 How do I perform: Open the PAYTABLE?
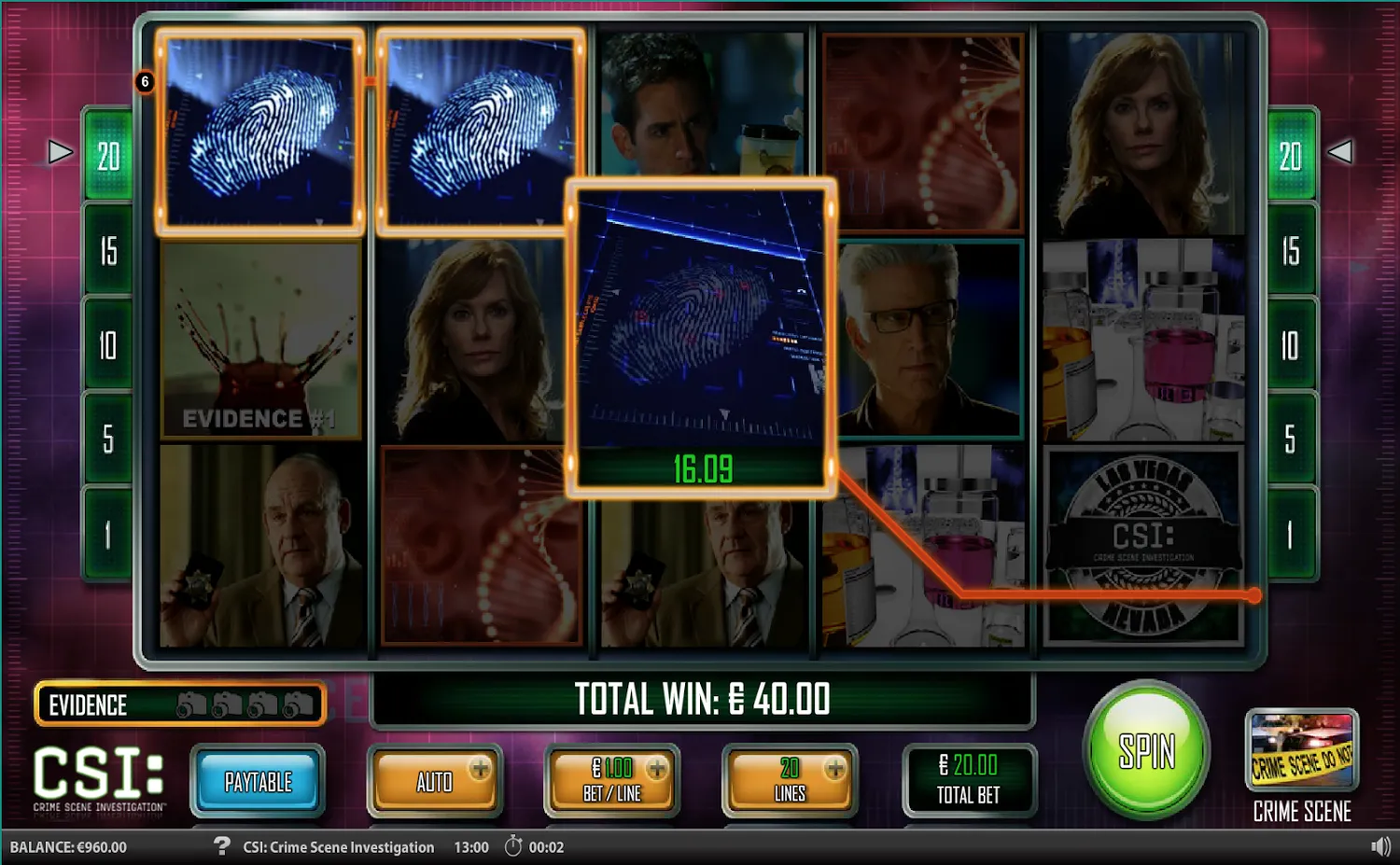pos(259,782)
